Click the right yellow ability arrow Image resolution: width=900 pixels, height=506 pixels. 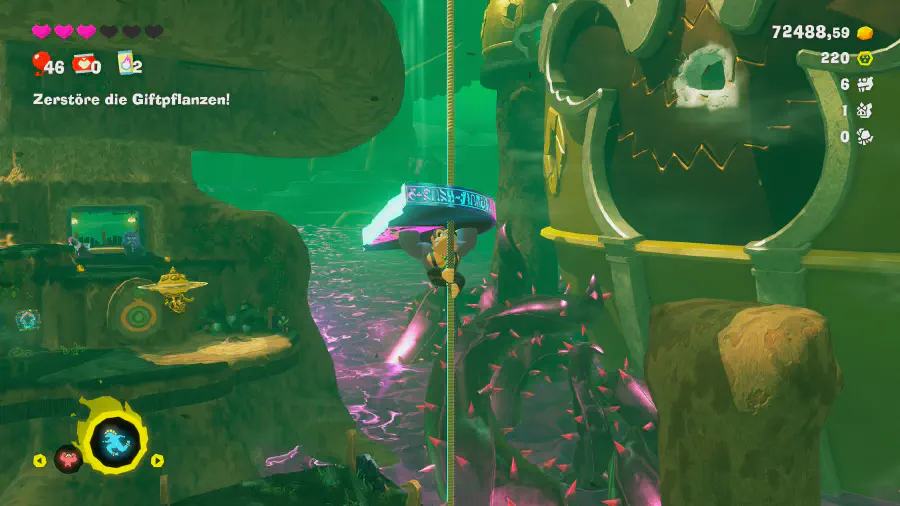click(157, 461)
